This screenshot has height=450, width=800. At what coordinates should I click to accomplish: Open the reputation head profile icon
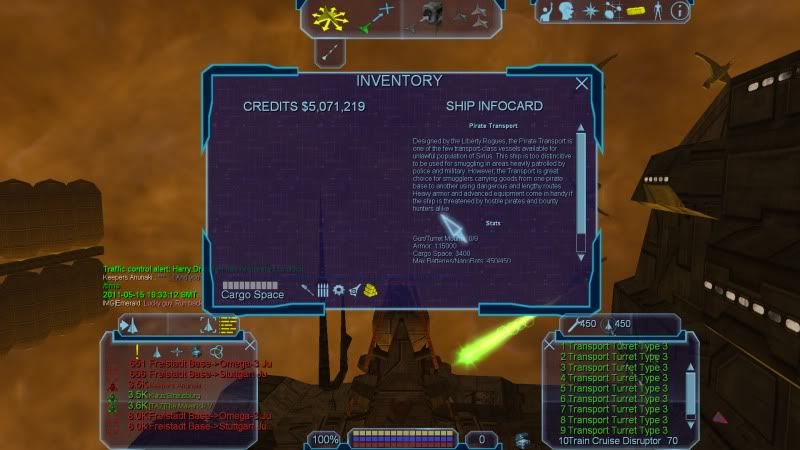coord(568,12)
